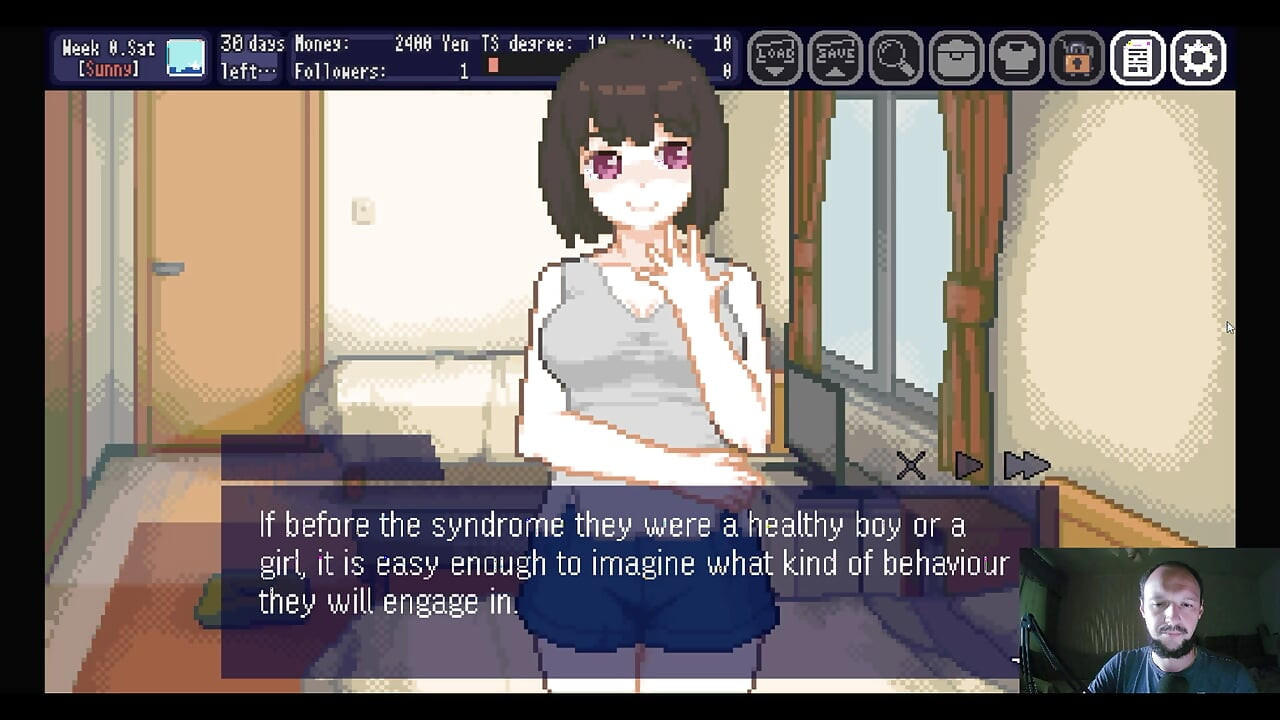The image size is (1280, 720).
Task: Open the Load game menu
Action: click(x=775, y=58)
